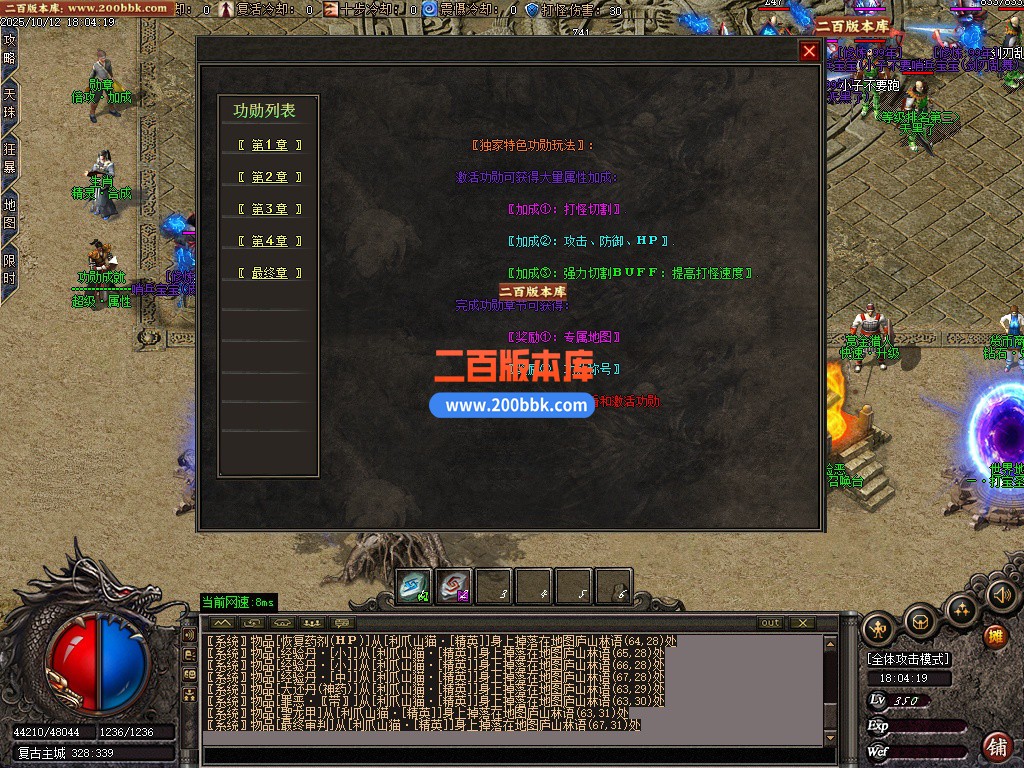Open the 攻略 side tab
This screenshot has width=1024, height=768.
pos(10,49)
